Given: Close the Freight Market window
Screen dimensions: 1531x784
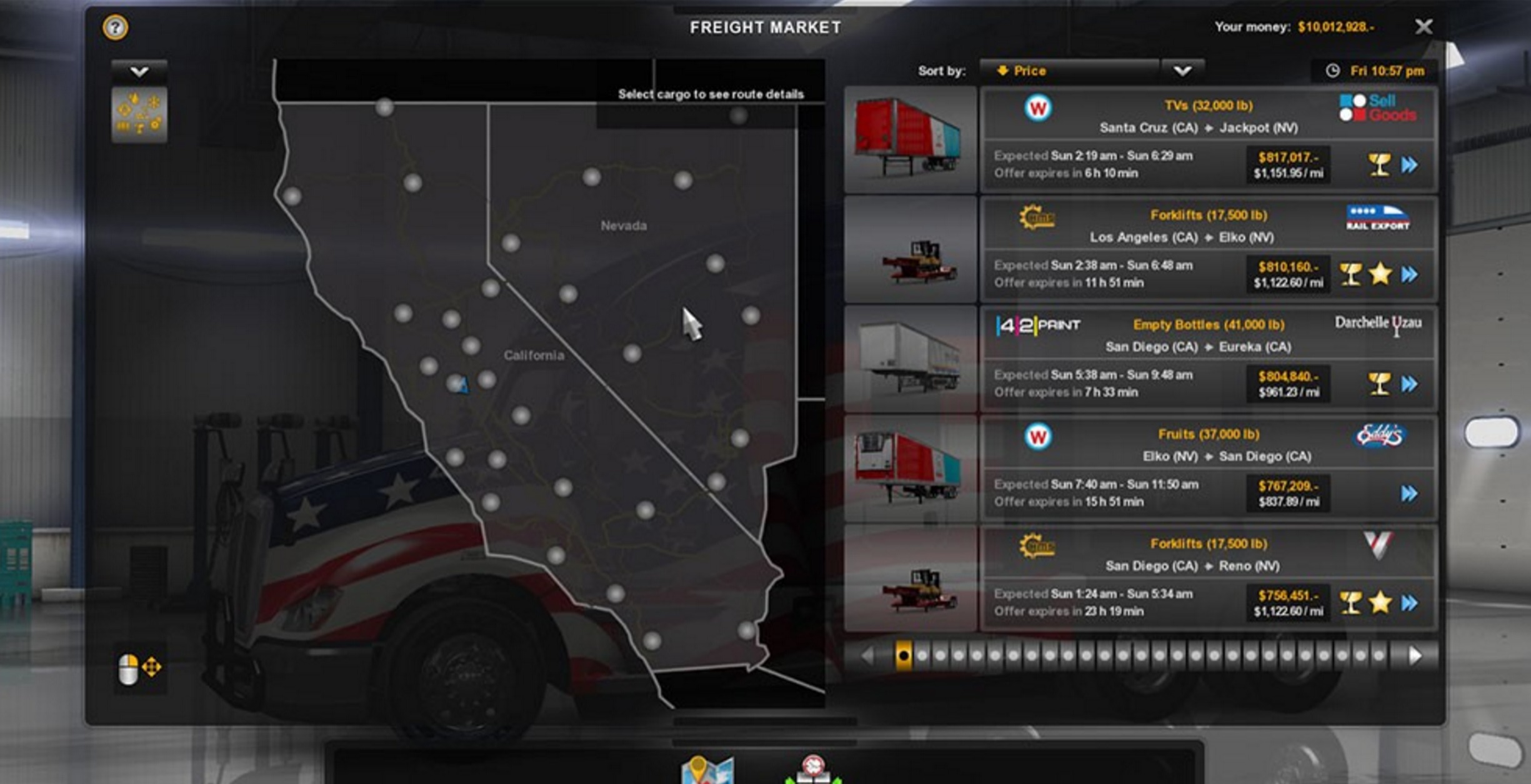Looking at the screenshot, I should coord(1424,27).
